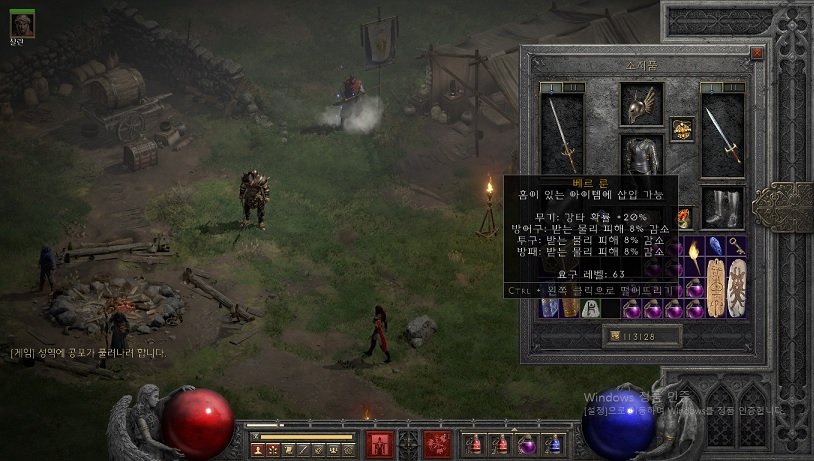Open the character screen mini-panel button
The height and width of the screenshot is (461, 814).
coord(257,451)
